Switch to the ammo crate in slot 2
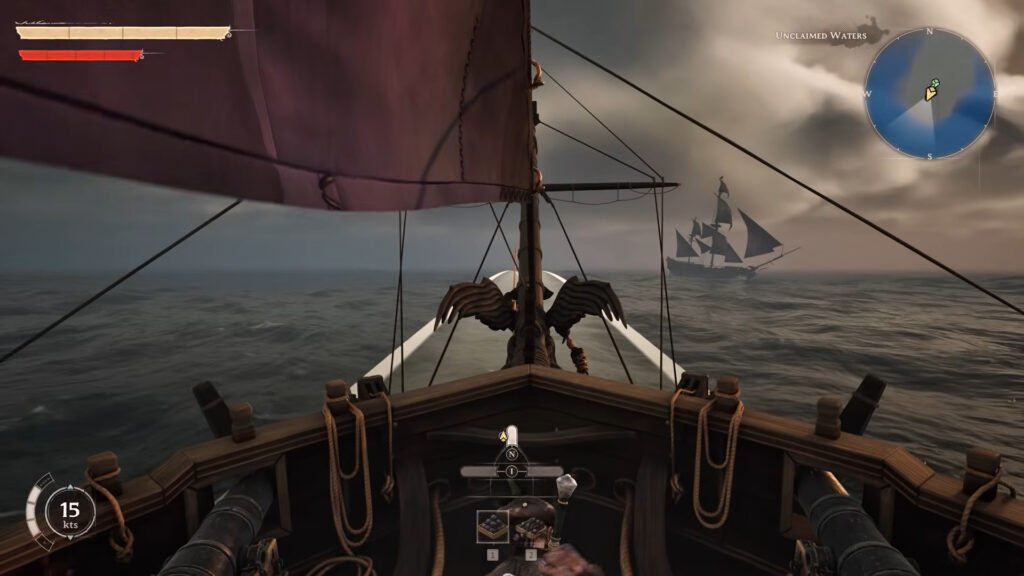The width and height of the screenshot is (1024, 576). pyautogui.click(x=530, y=526)
